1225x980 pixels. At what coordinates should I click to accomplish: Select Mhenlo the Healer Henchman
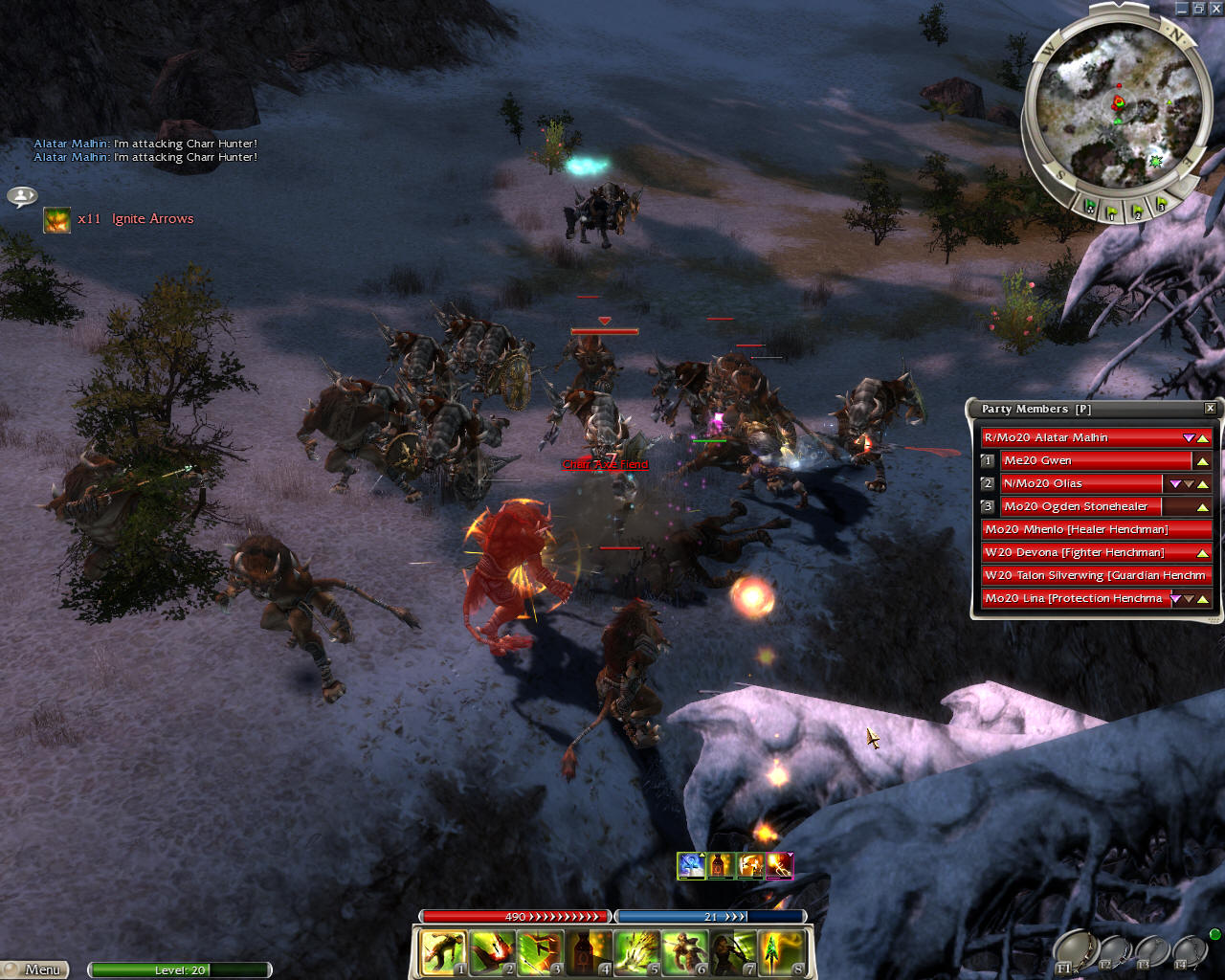pos(1096,529)
